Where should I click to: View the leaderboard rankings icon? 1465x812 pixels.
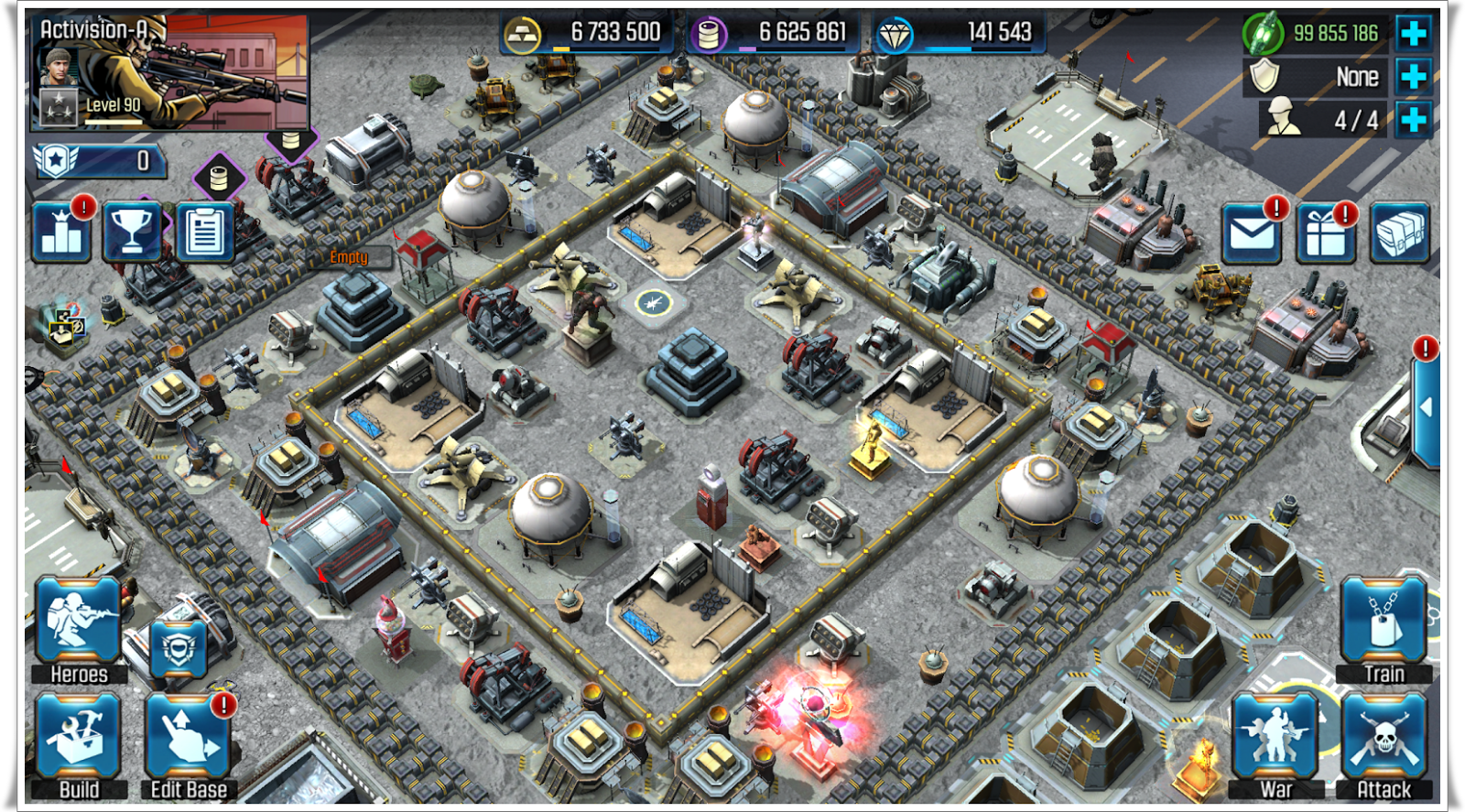[x=60, y=230]
